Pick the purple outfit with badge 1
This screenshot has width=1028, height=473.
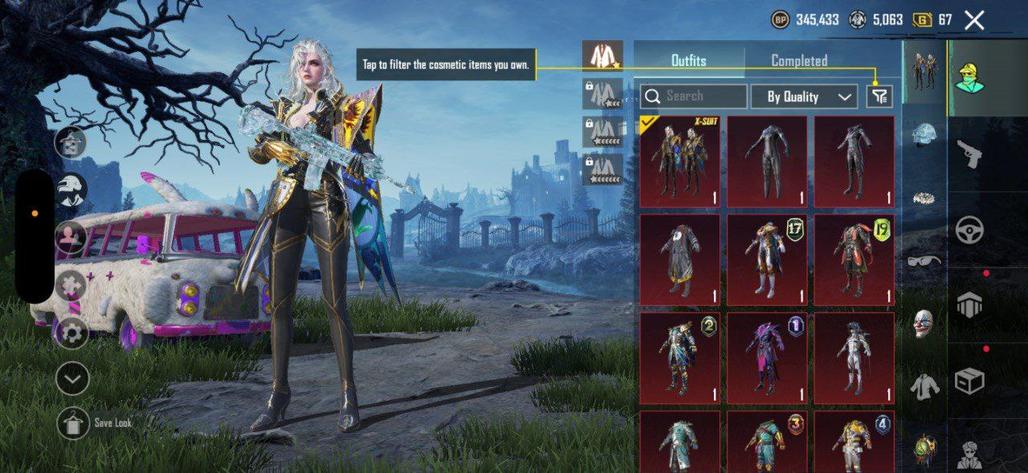(x=767, y=357)
